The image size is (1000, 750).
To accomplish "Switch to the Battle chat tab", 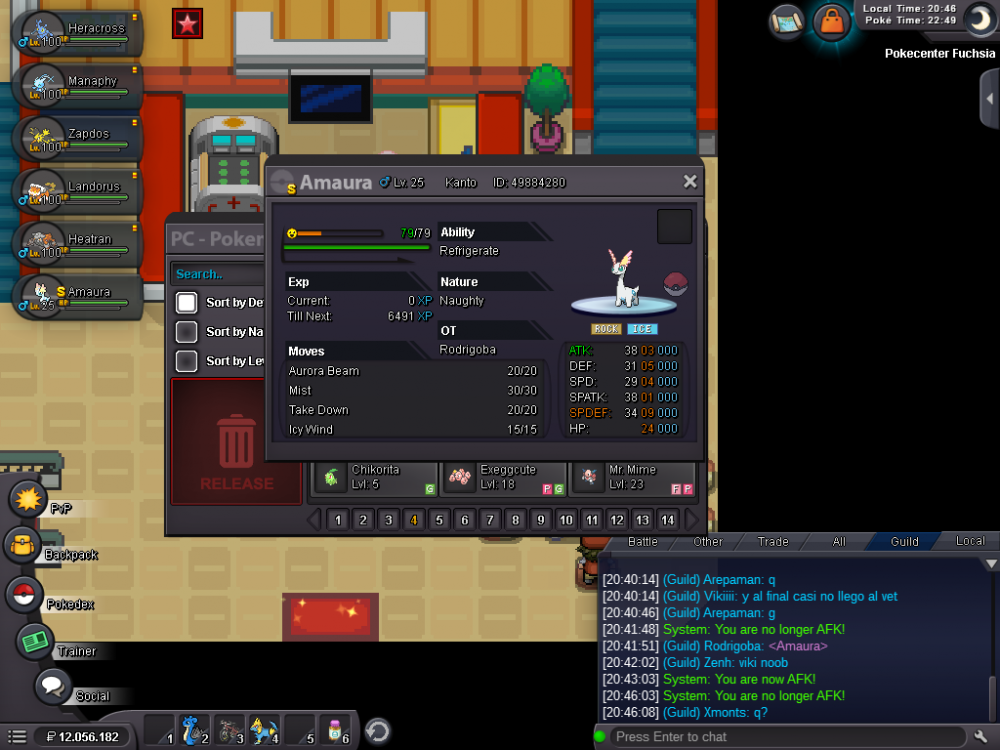I will click(642, 541).
